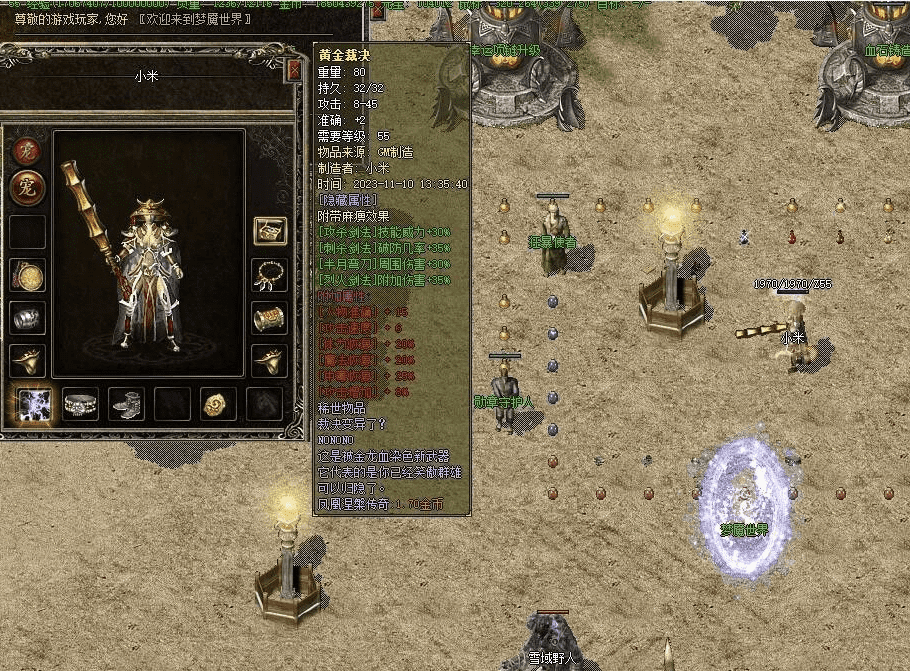Image resolution: width=910 pixels, height=671 pixels.
Task: Select the silver belt equipment slot
Action: pos(81,404)
